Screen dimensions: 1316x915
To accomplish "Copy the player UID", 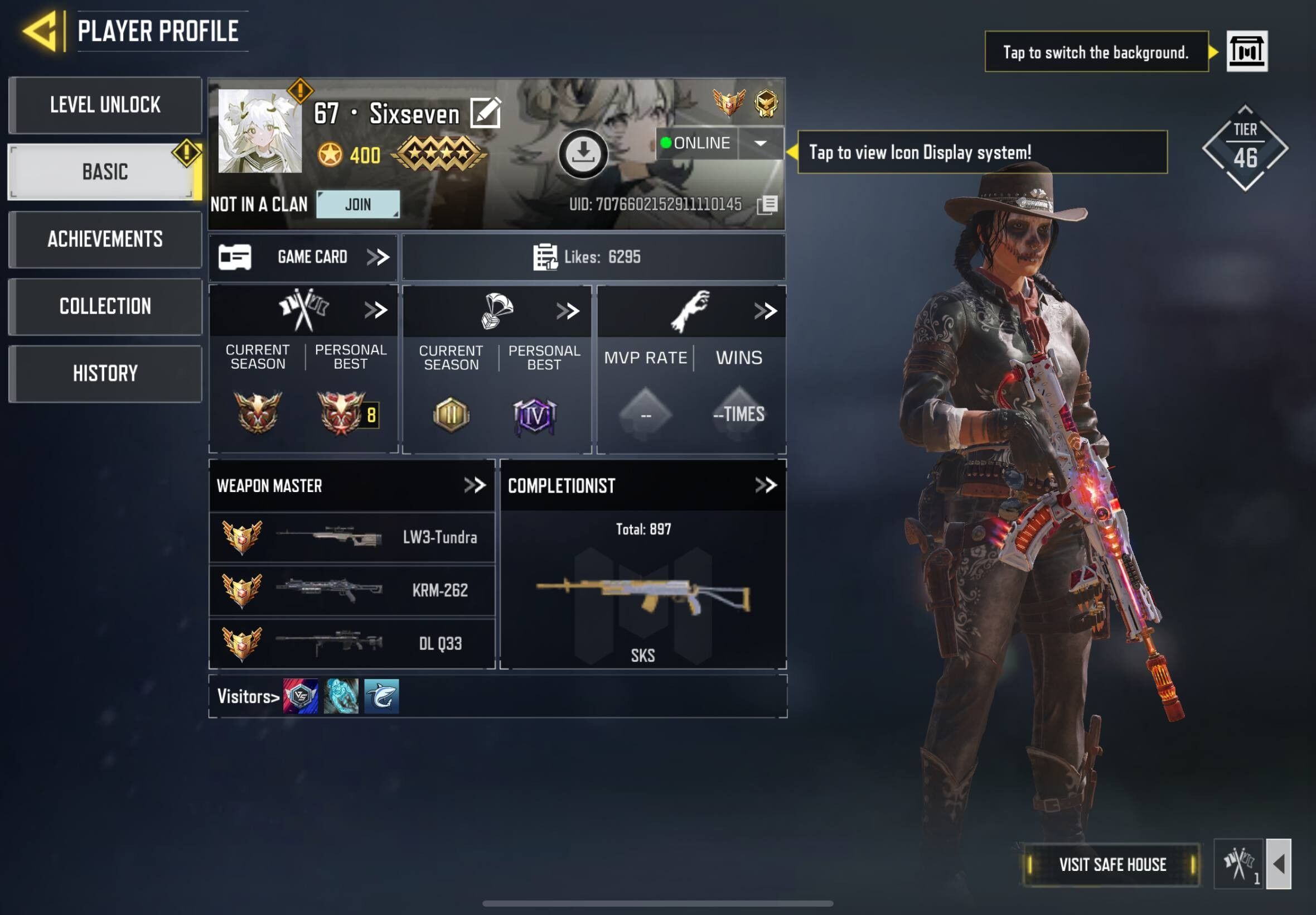I will tap(767, 205).
